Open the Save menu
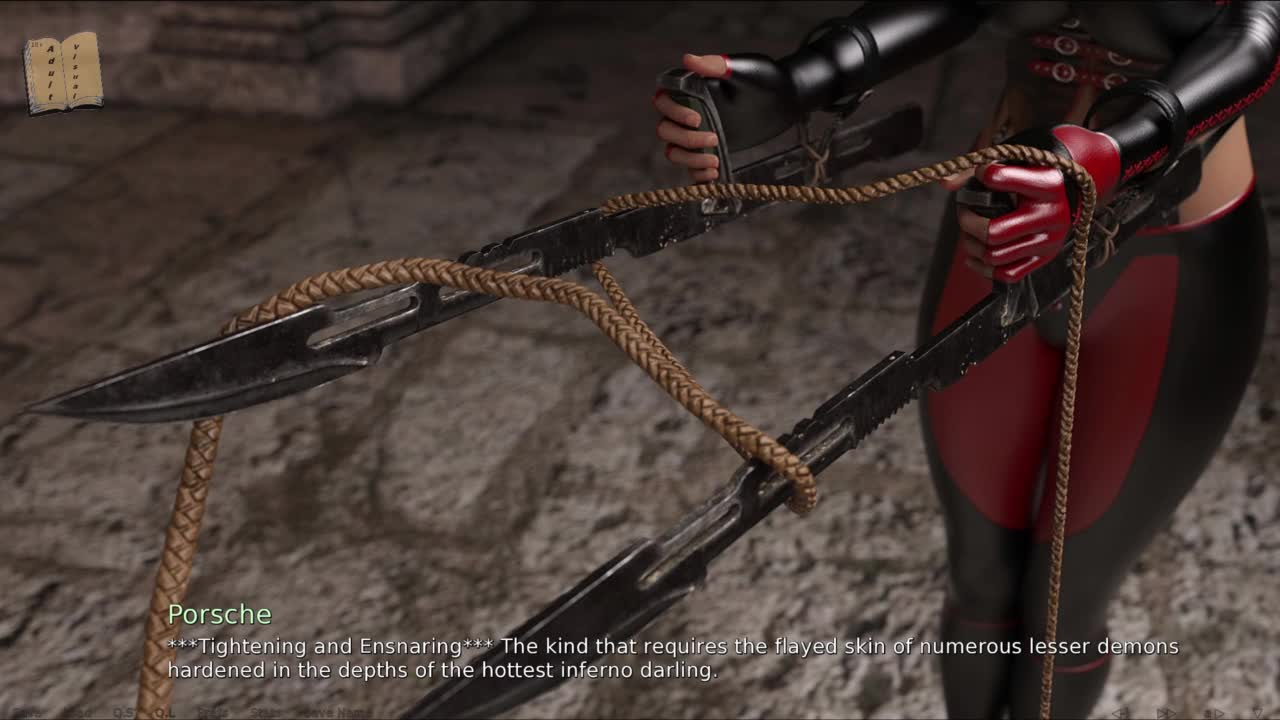This screenshot has height=720, width=1280. [x=27, y=713]
